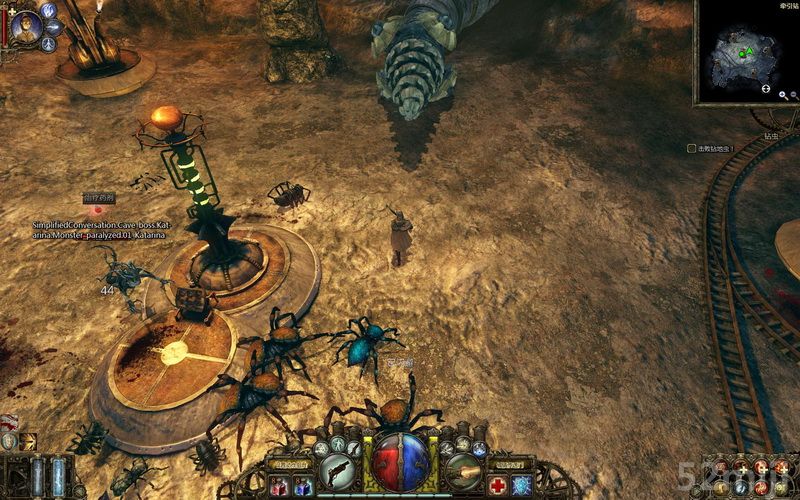This screenshot has width=800, height=500.
Task: Activate the punching fist skill
Action: coord(463,466)
